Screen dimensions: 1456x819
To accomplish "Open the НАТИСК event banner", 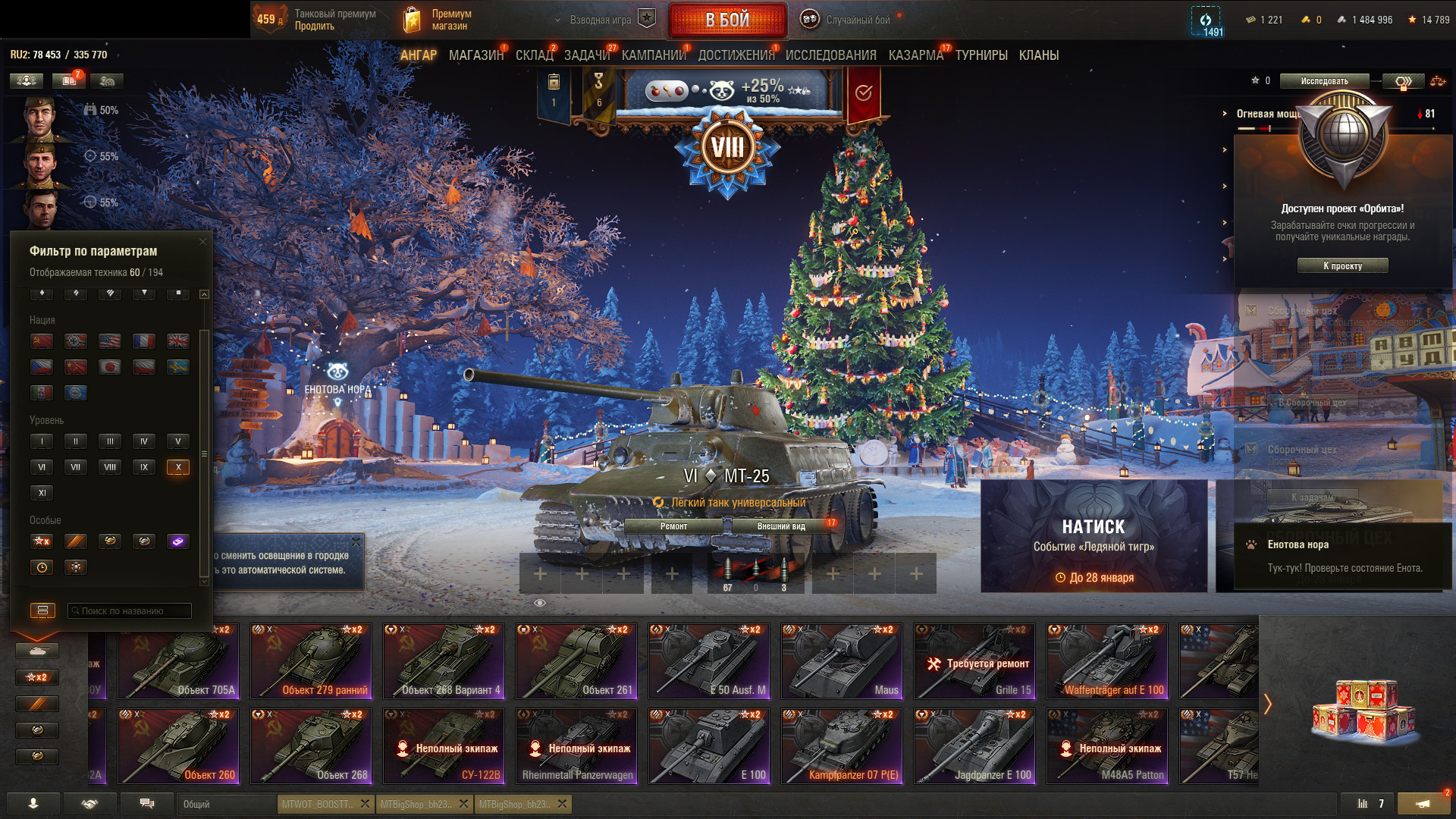I will 1094,536.
